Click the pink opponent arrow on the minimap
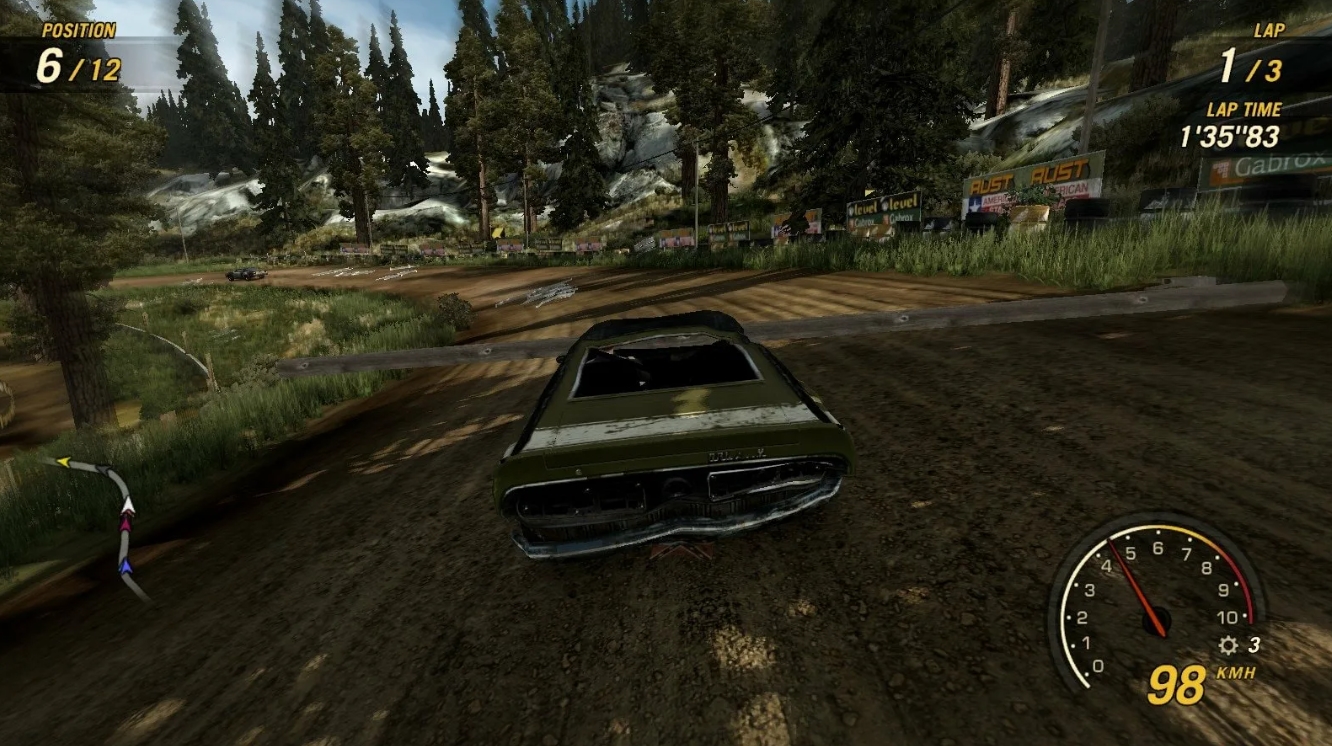 (126, 524)
